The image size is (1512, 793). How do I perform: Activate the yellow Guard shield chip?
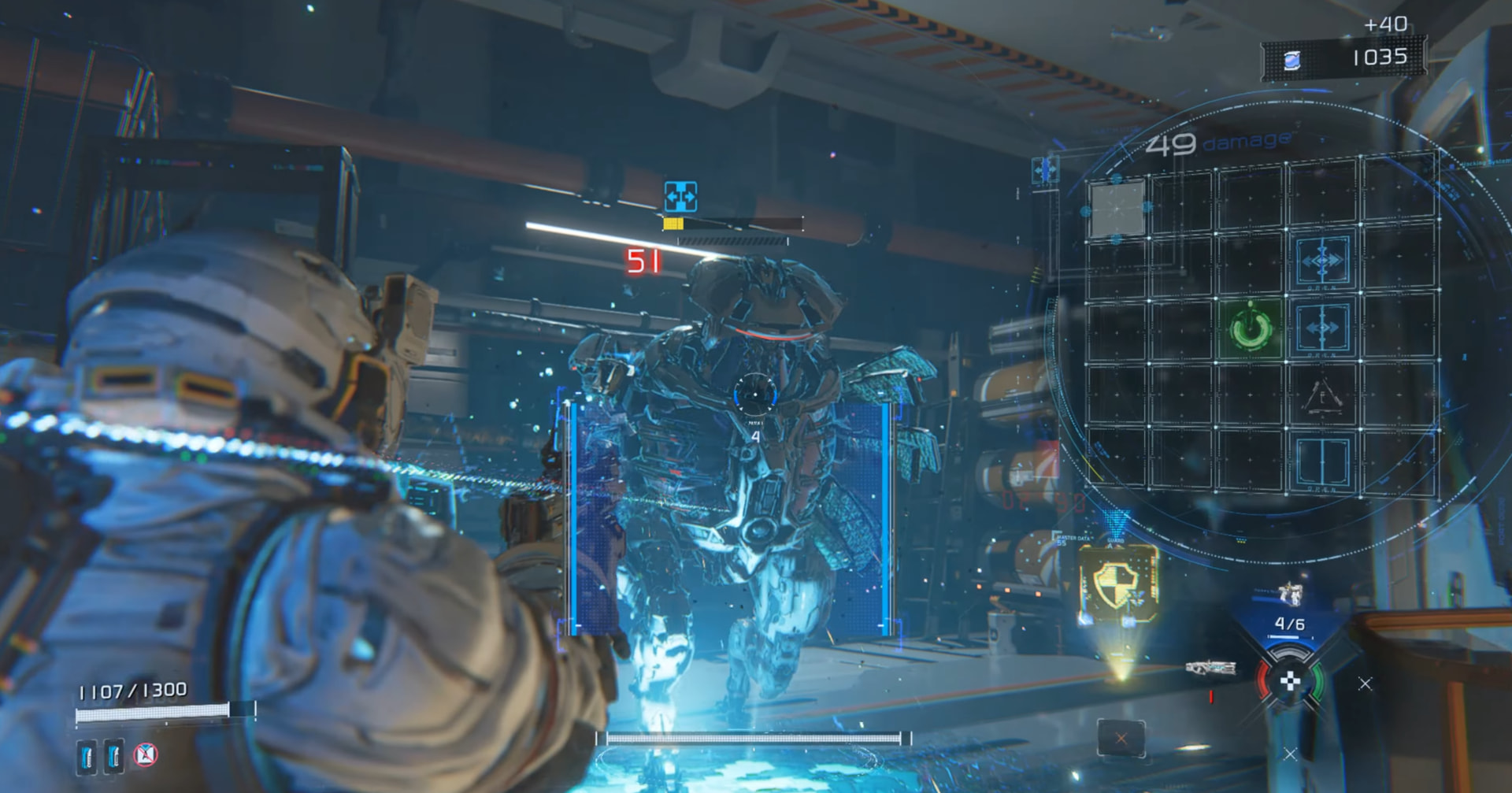pos(1118,584)
